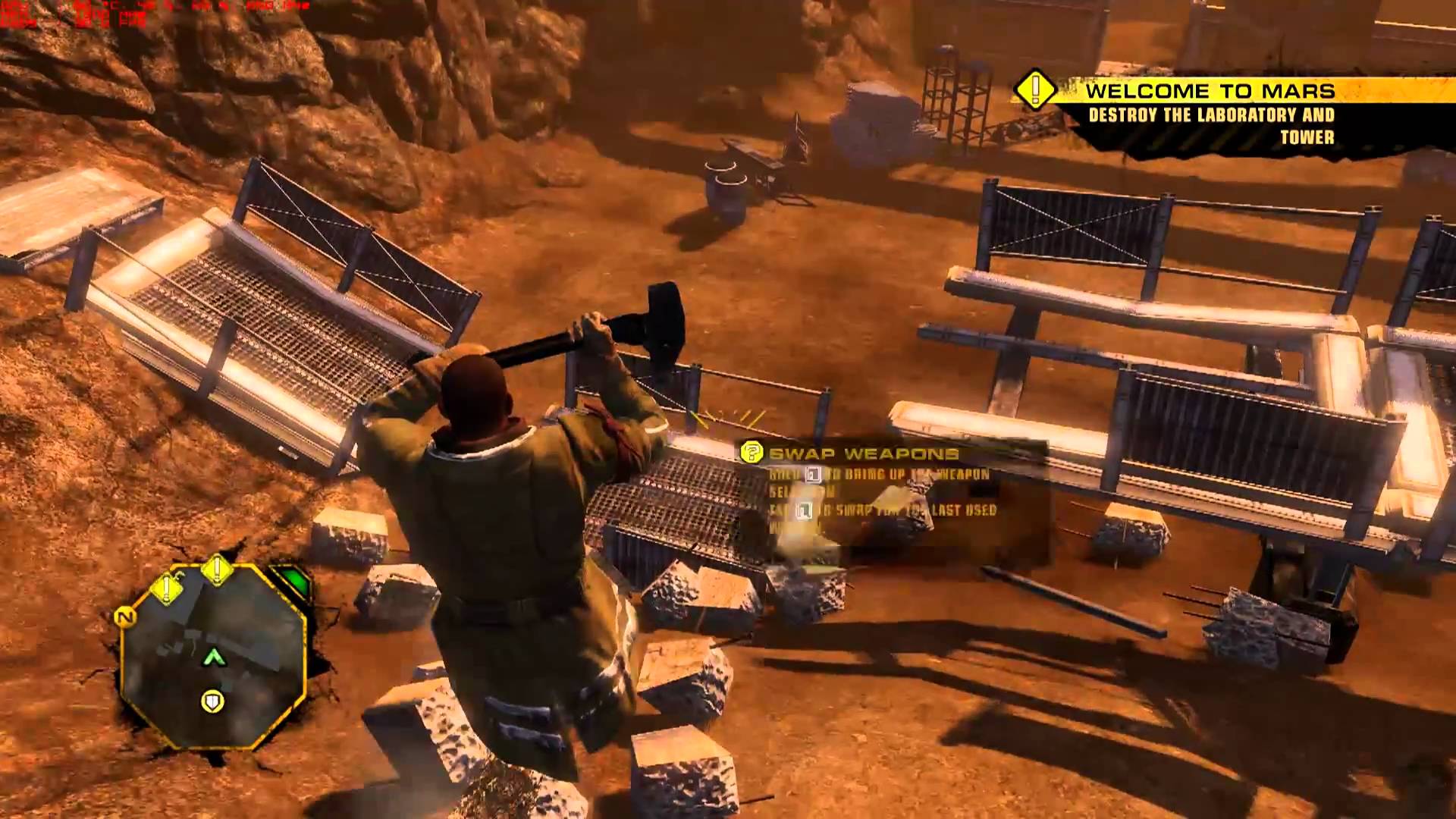Select the yellow warning diamond beside Welcome to Mars

1034,91
